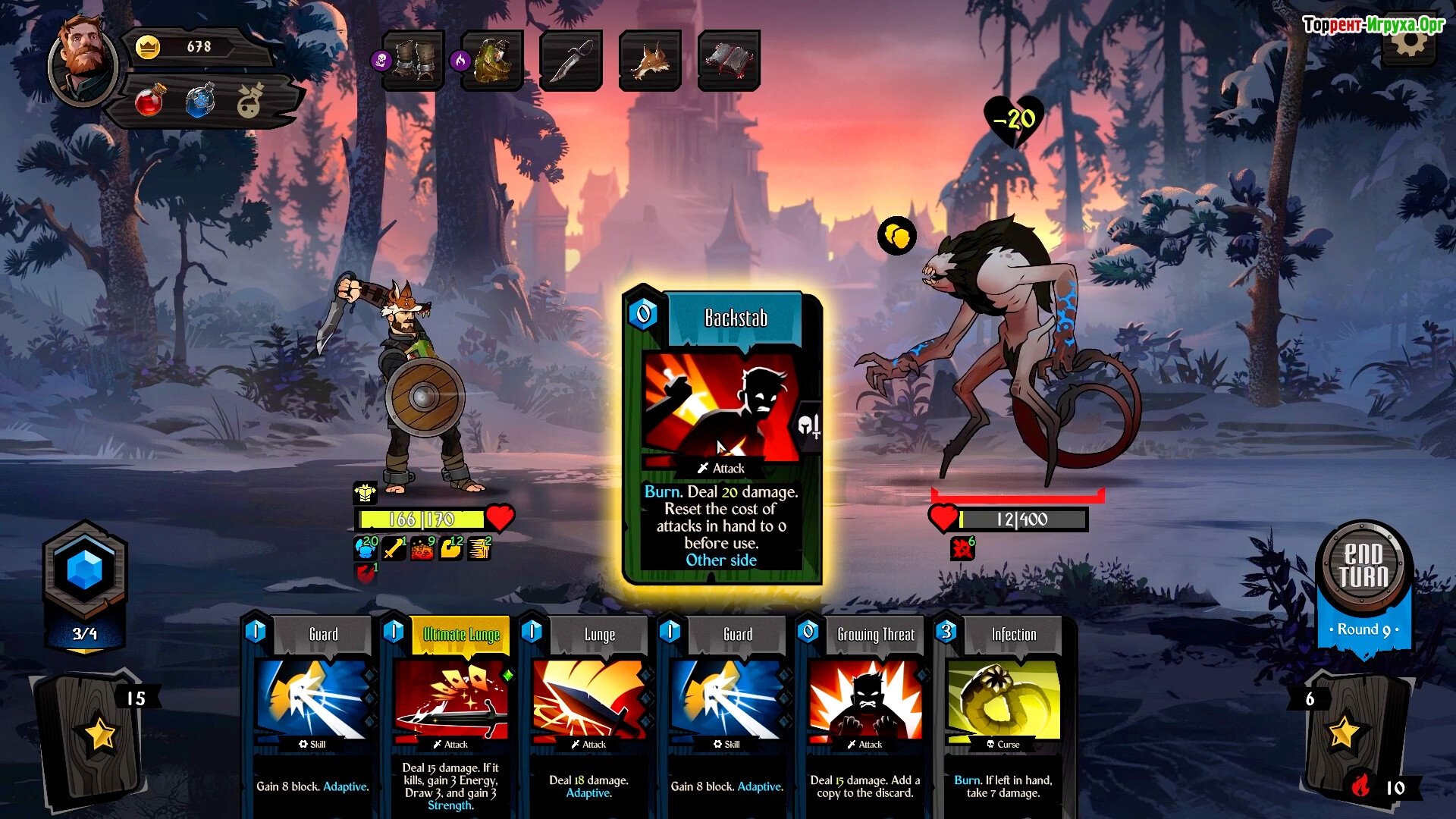Inspect the boots relic

(414, 61)
